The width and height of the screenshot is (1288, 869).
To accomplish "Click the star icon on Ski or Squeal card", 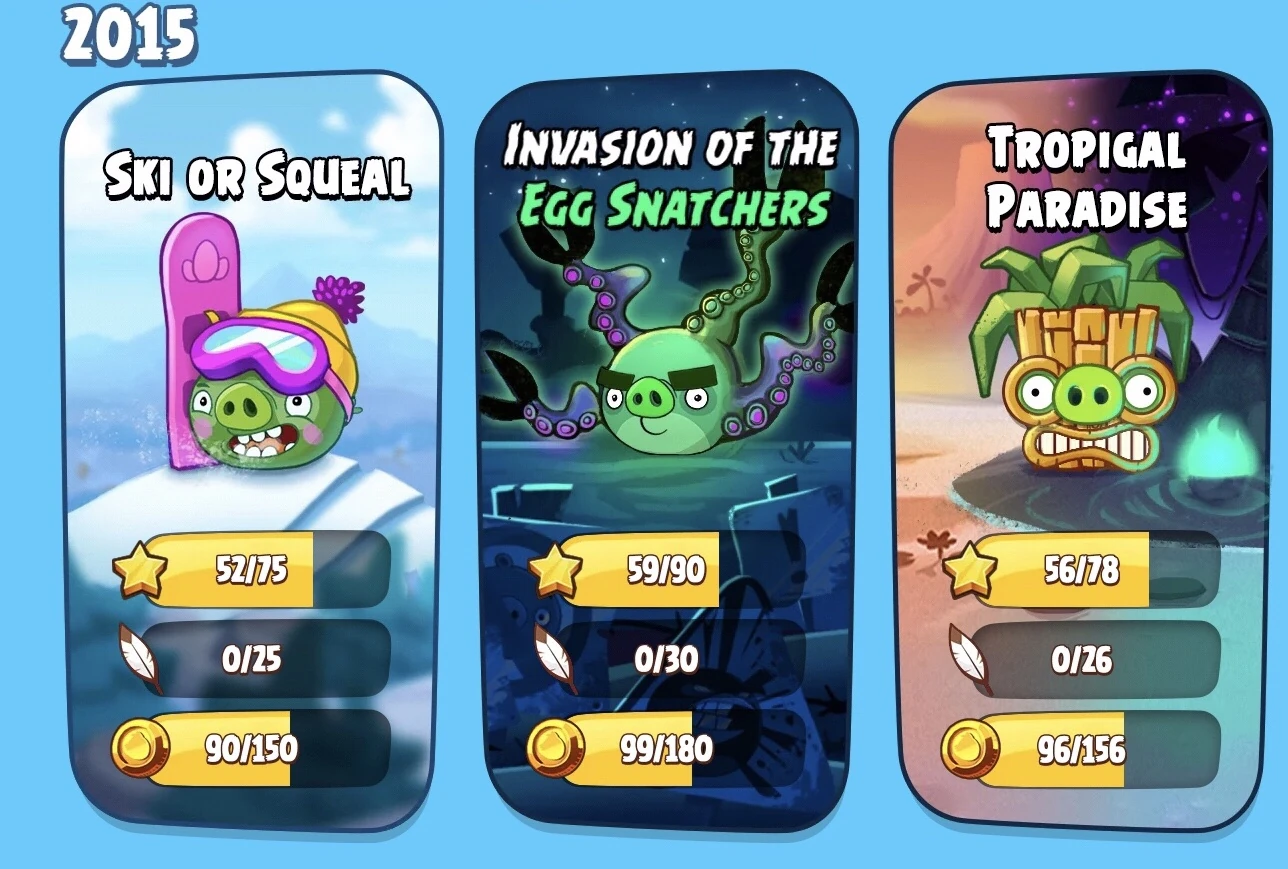I will [x=139, y=568].
